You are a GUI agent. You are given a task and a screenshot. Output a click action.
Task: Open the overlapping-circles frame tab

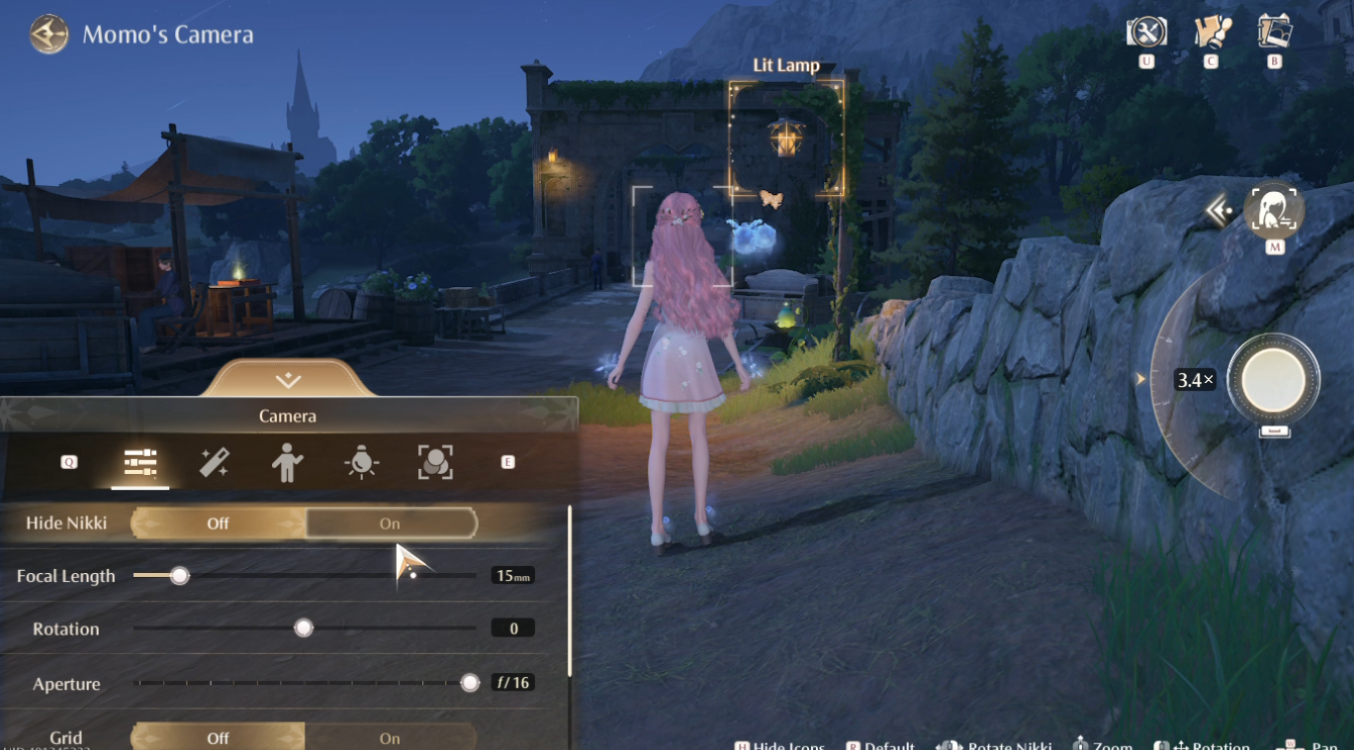435,462
